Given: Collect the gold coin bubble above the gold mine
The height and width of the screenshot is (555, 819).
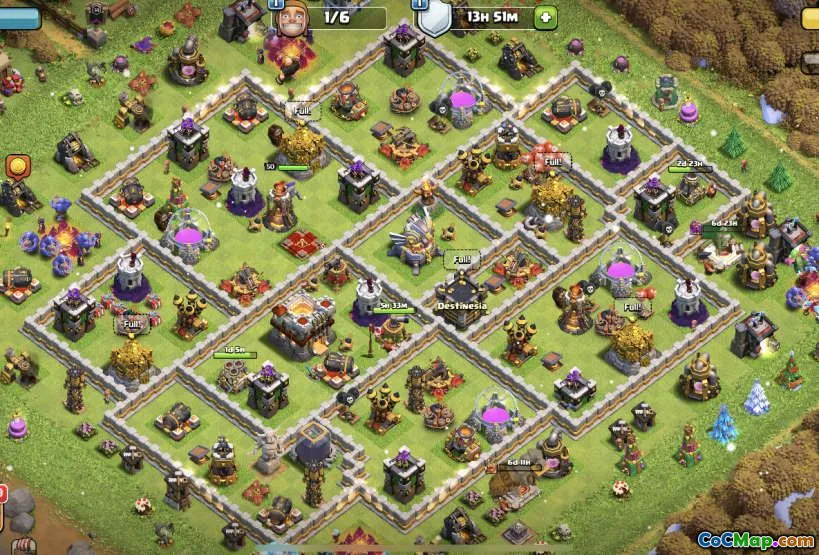Looking at the screenshot, I should [17, 166].
